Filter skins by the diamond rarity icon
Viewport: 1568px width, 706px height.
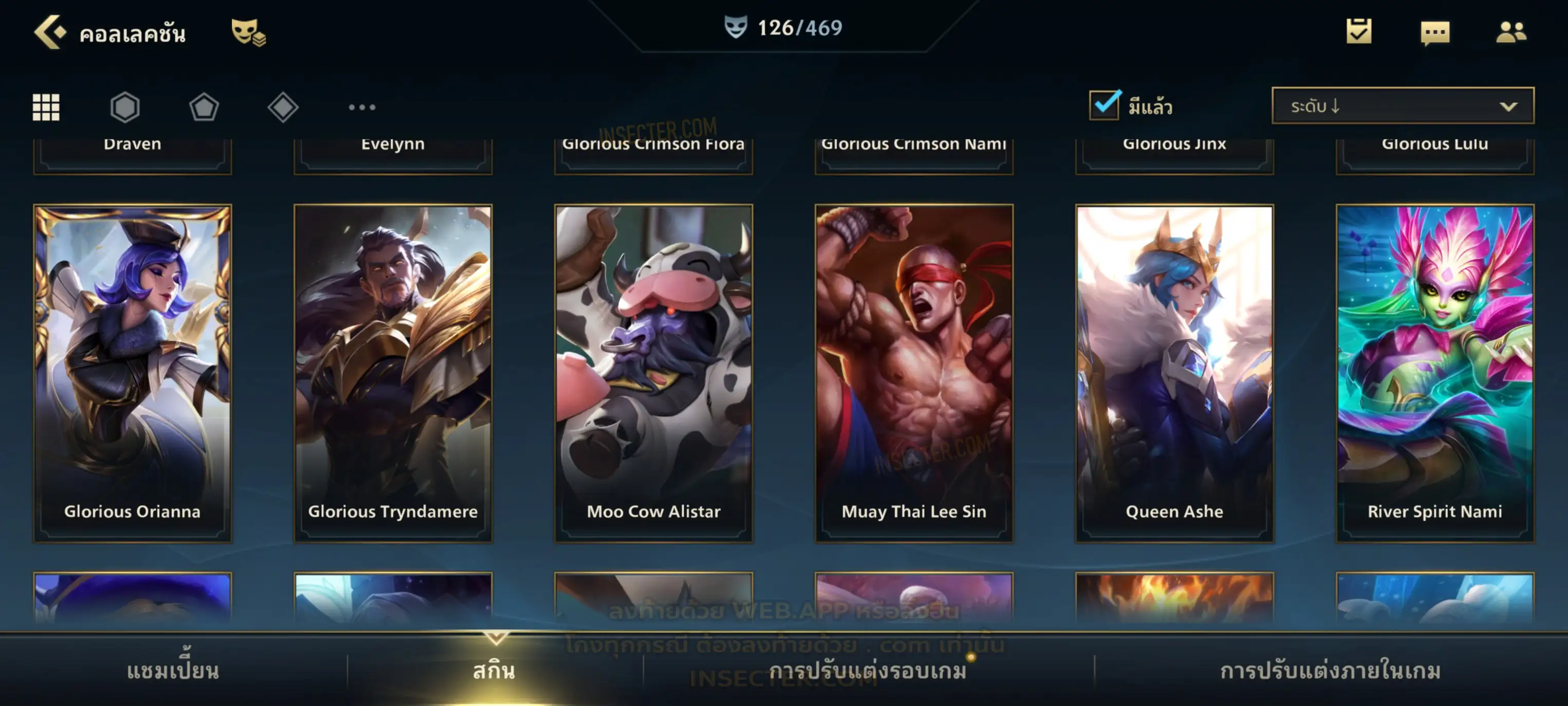[283, 107]
